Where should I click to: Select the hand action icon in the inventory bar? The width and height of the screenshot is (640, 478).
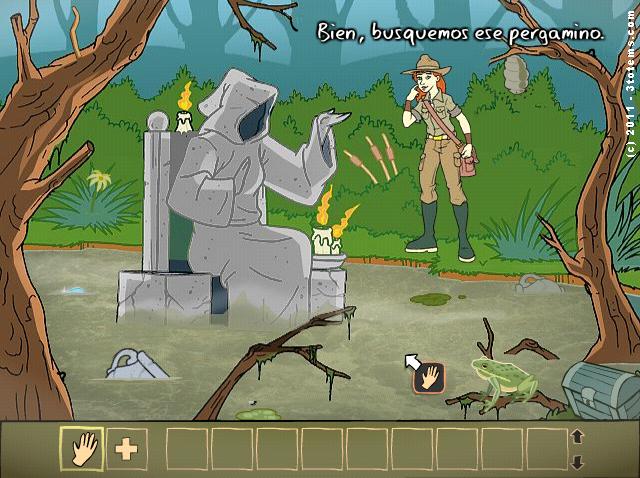(81, 449)
